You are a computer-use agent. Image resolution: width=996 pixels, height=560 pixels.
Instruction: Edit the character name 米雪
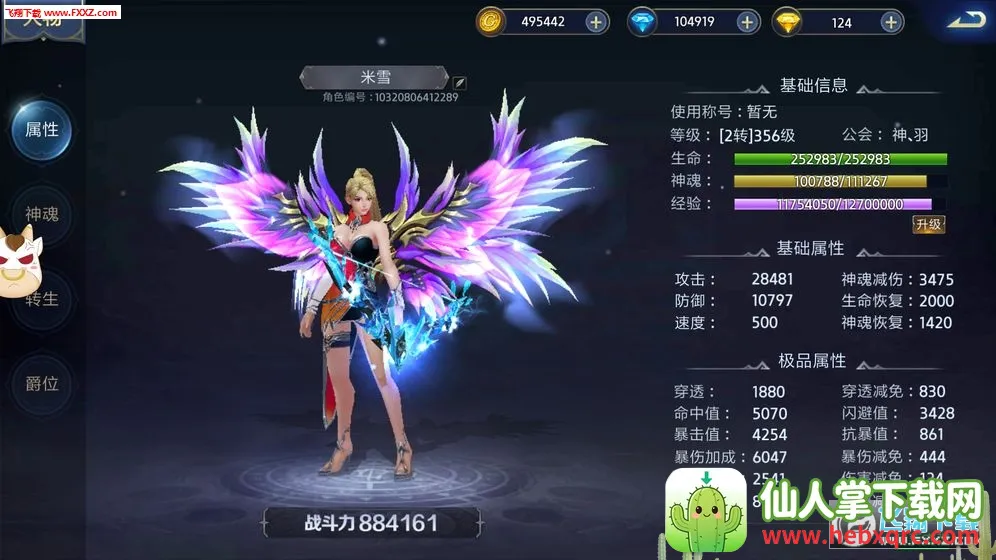(459, 81)
